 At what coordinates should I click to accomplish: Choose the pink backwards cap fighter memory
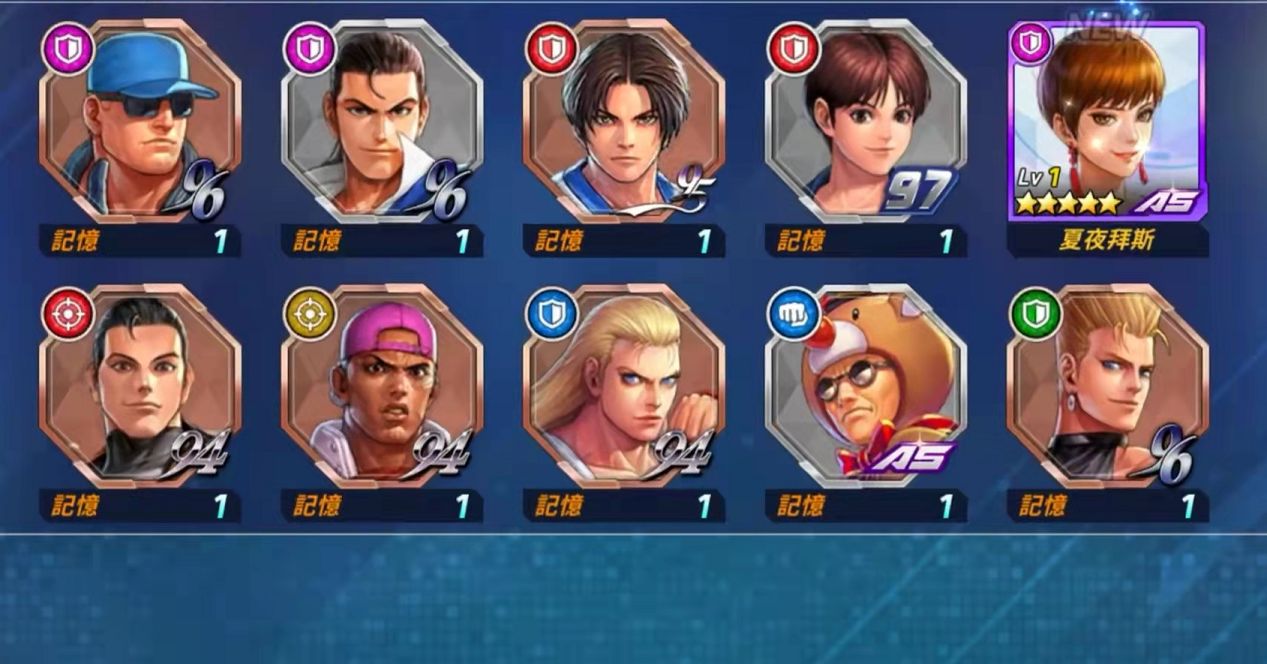pos(382,388)
